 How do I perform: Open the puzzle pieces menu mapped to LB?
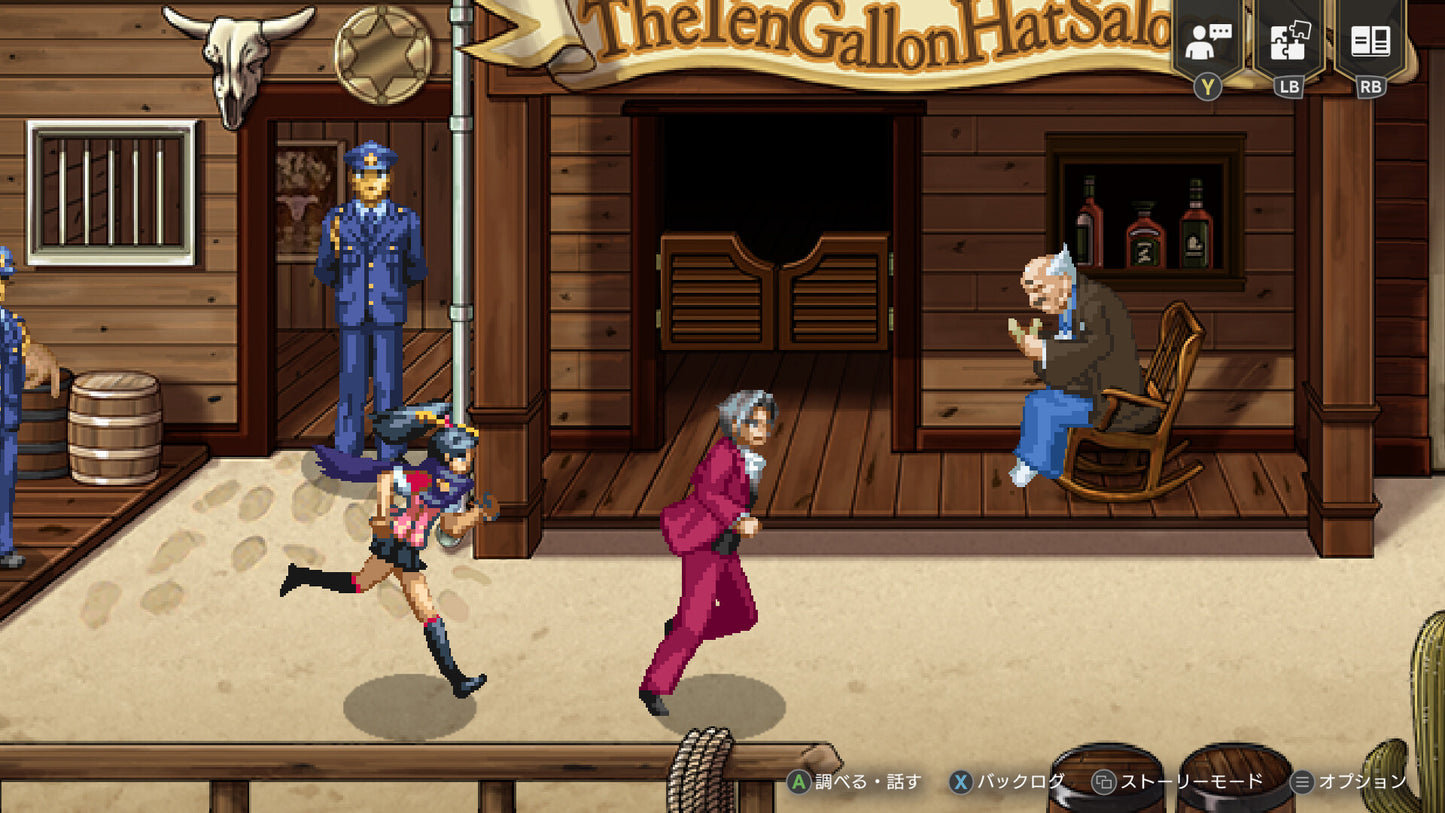click(x=1288, y=41)
